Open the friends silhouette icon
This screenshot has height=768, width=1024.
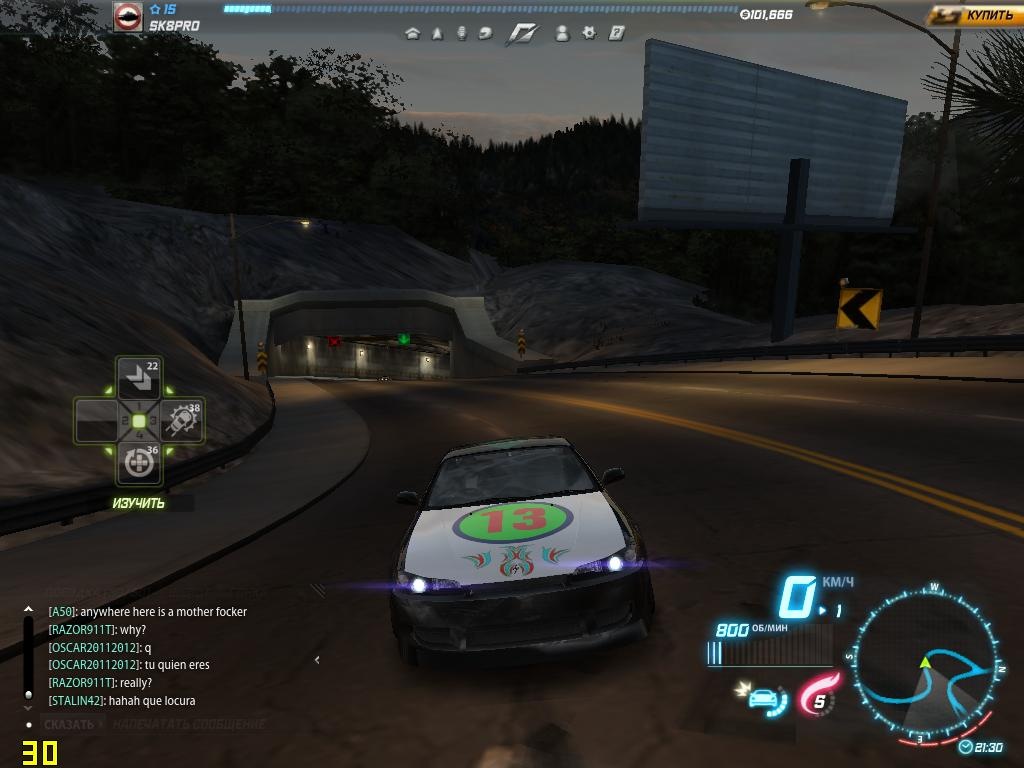pos(562,33)
